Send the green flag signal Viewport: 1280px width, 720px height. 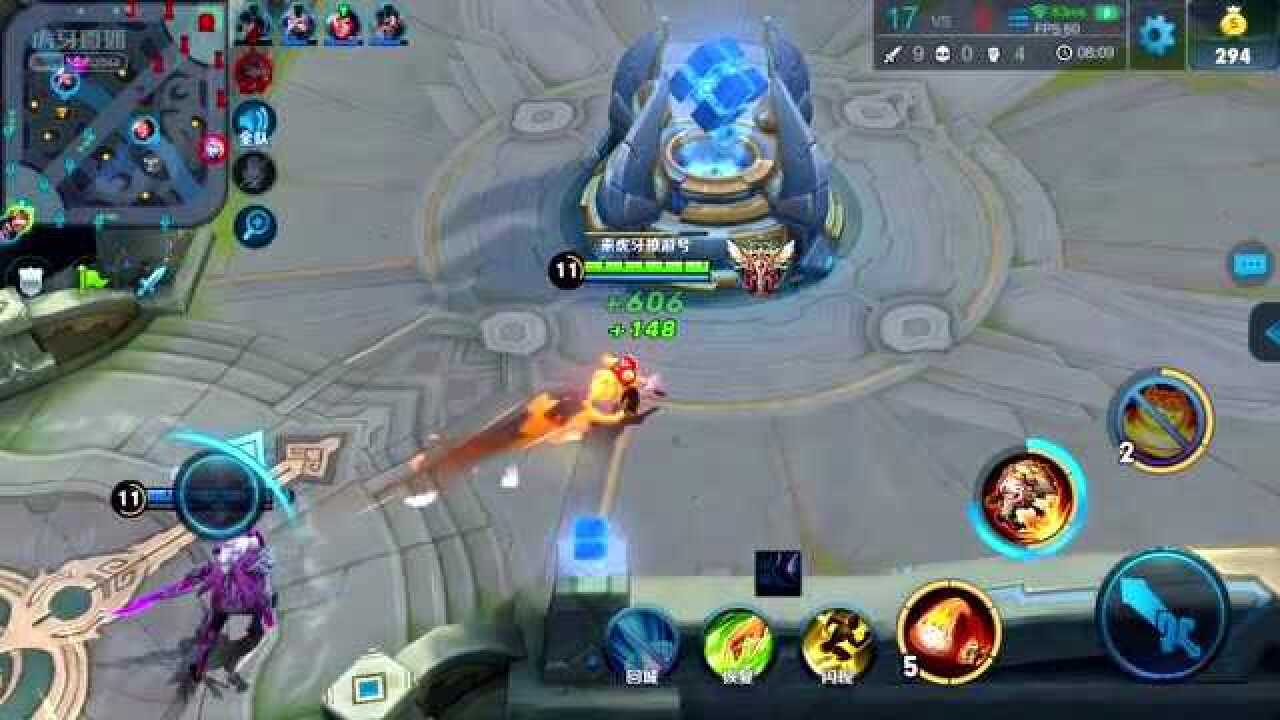pos(92,279)
